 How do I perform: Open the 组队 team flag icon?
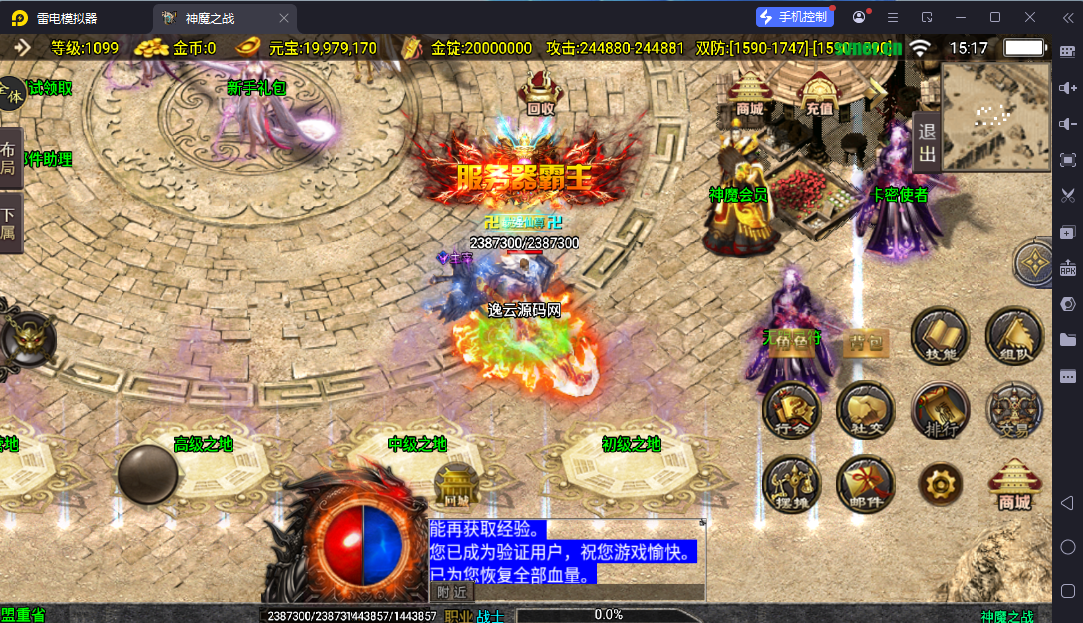(x=1014, y=336)
